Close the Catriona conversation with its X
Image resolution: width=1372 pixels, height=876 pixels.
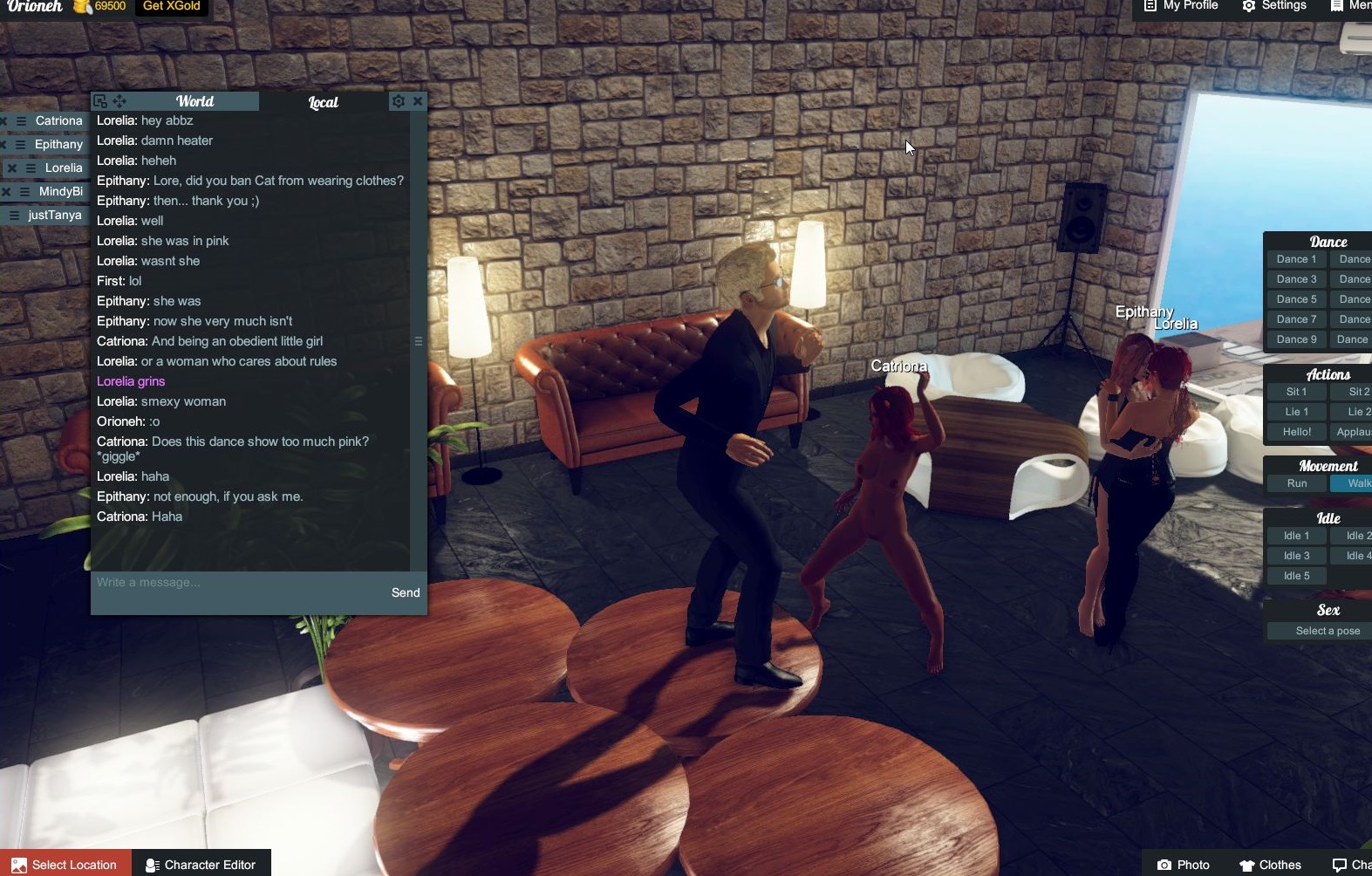click(x=3, y=121)
